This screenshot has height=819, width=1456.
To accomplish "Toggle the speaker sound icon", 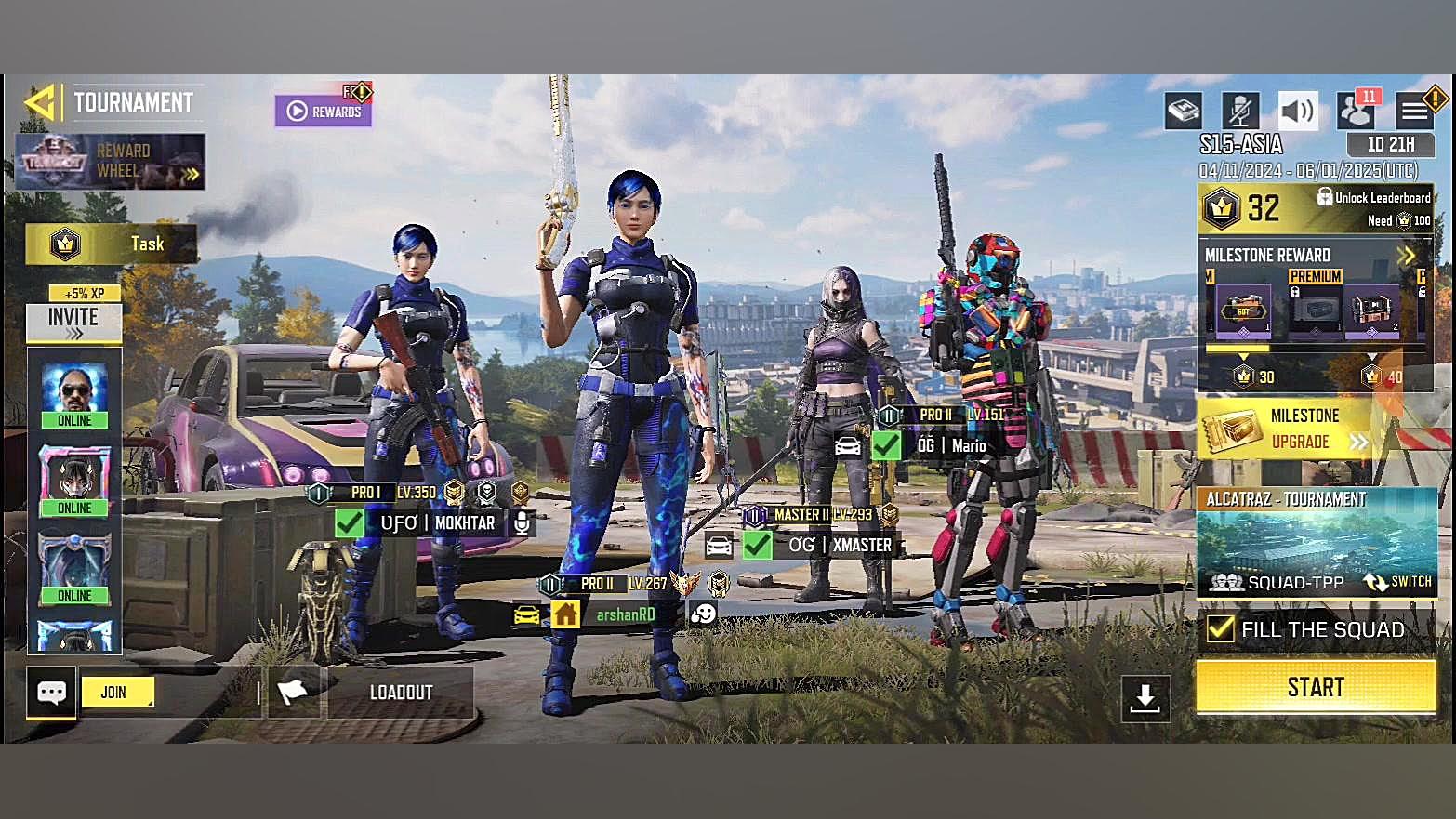I will 1297,112.
